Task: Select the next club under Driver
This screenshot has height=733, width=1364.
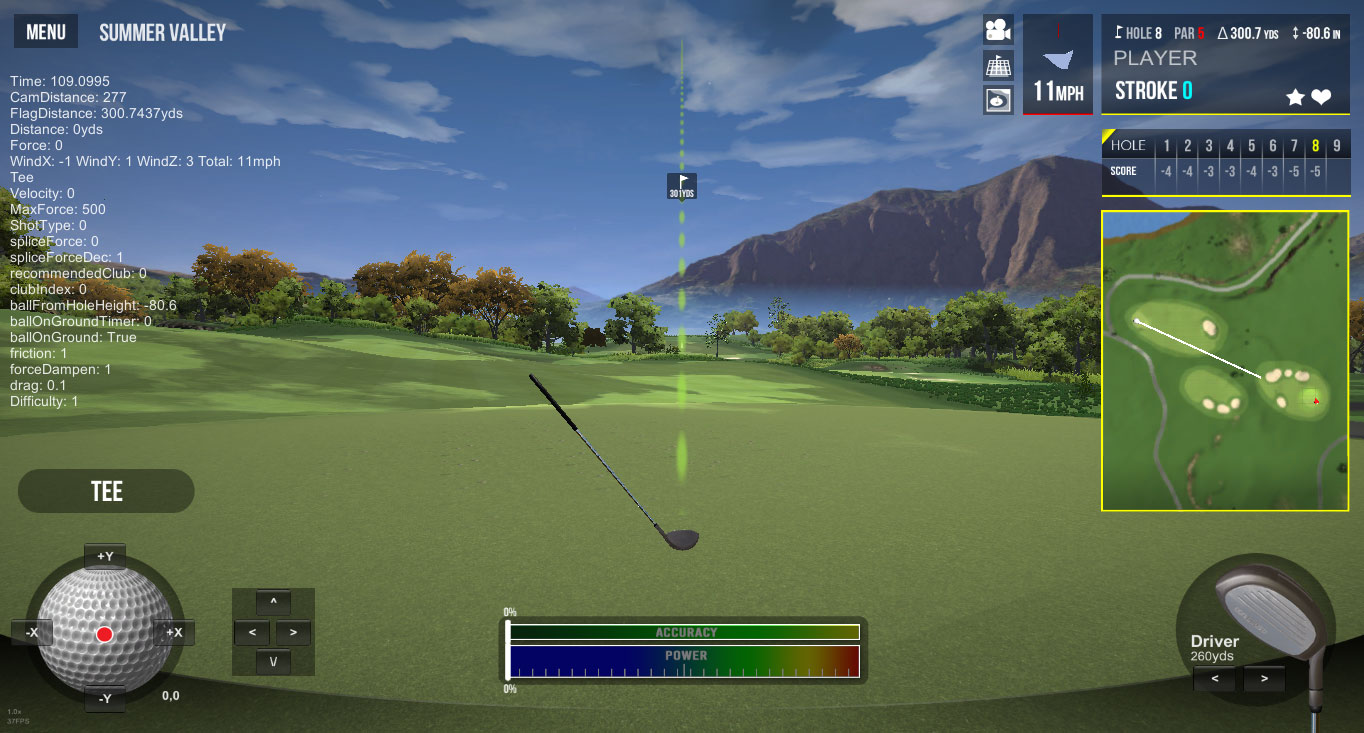Action: [x=1265, y=679]
